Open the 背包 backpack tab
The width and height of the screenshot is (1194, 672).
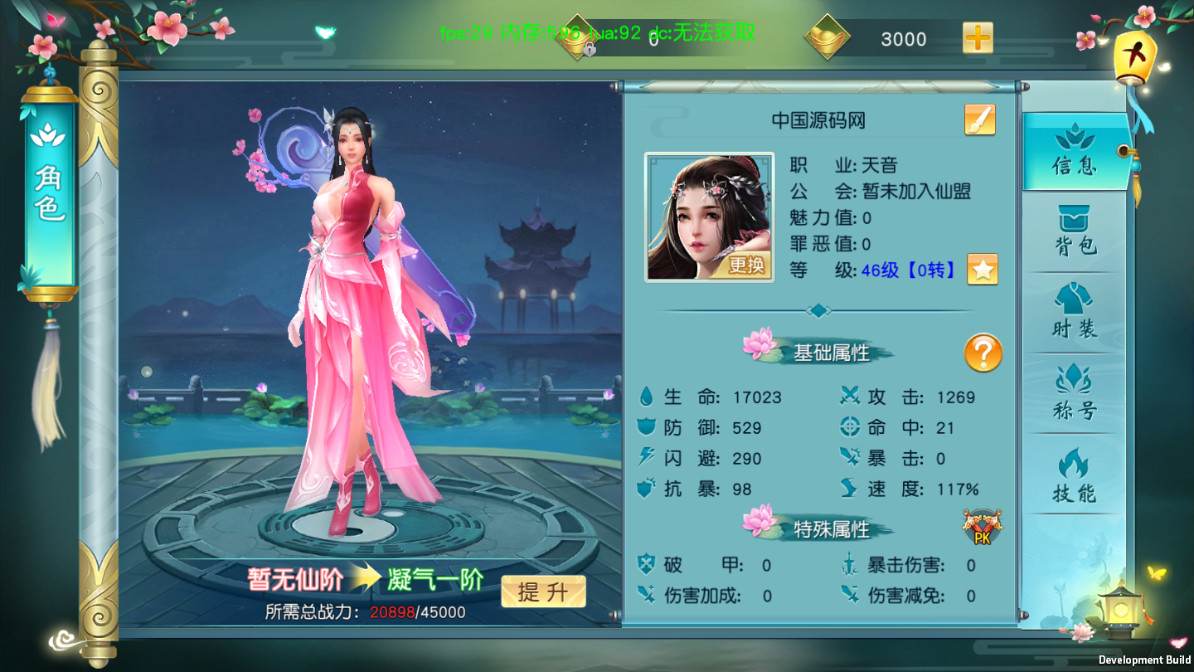1075,232
